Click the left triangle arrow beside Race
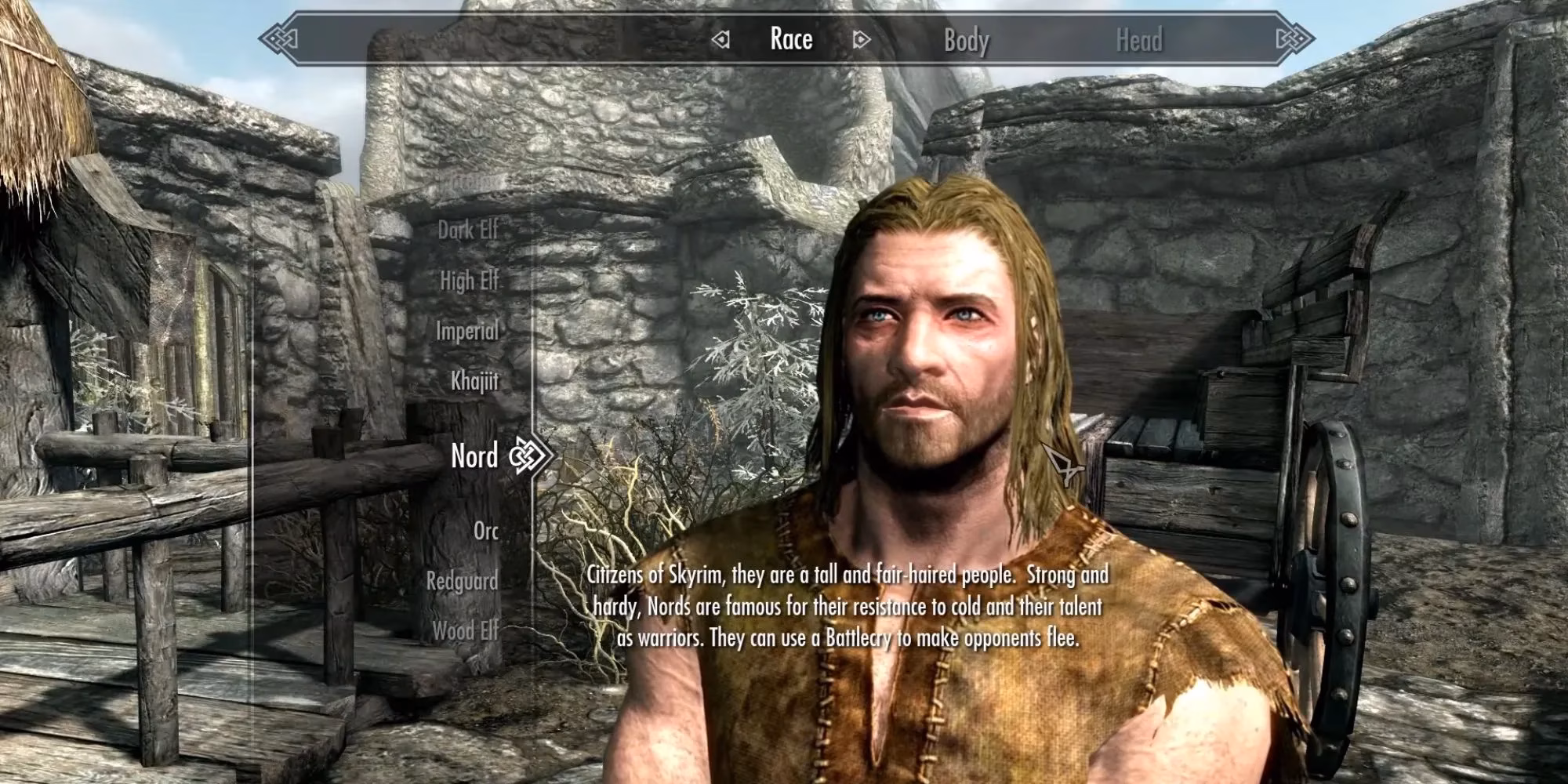1568x784 pixels. point(720,38)
